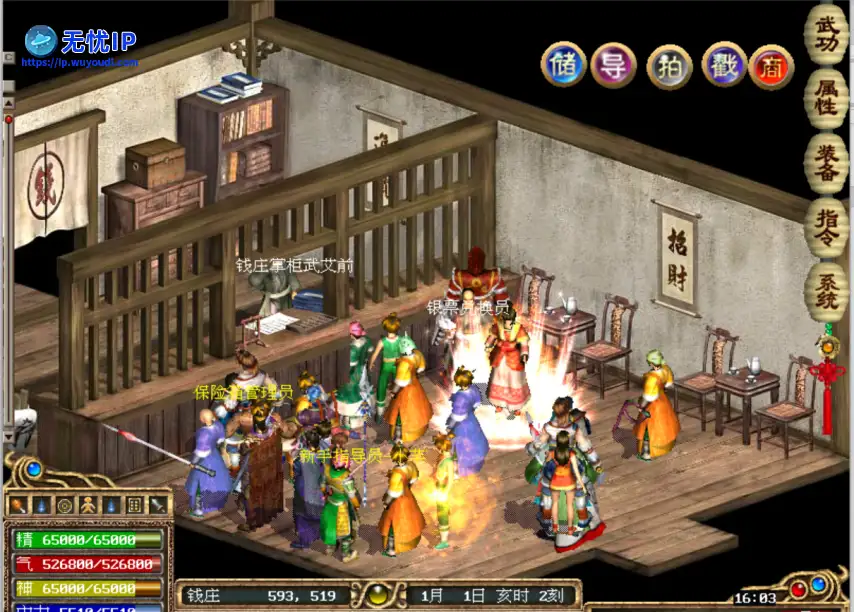
Task: Open the 武功 martial arts lantern
Action: 826,33
